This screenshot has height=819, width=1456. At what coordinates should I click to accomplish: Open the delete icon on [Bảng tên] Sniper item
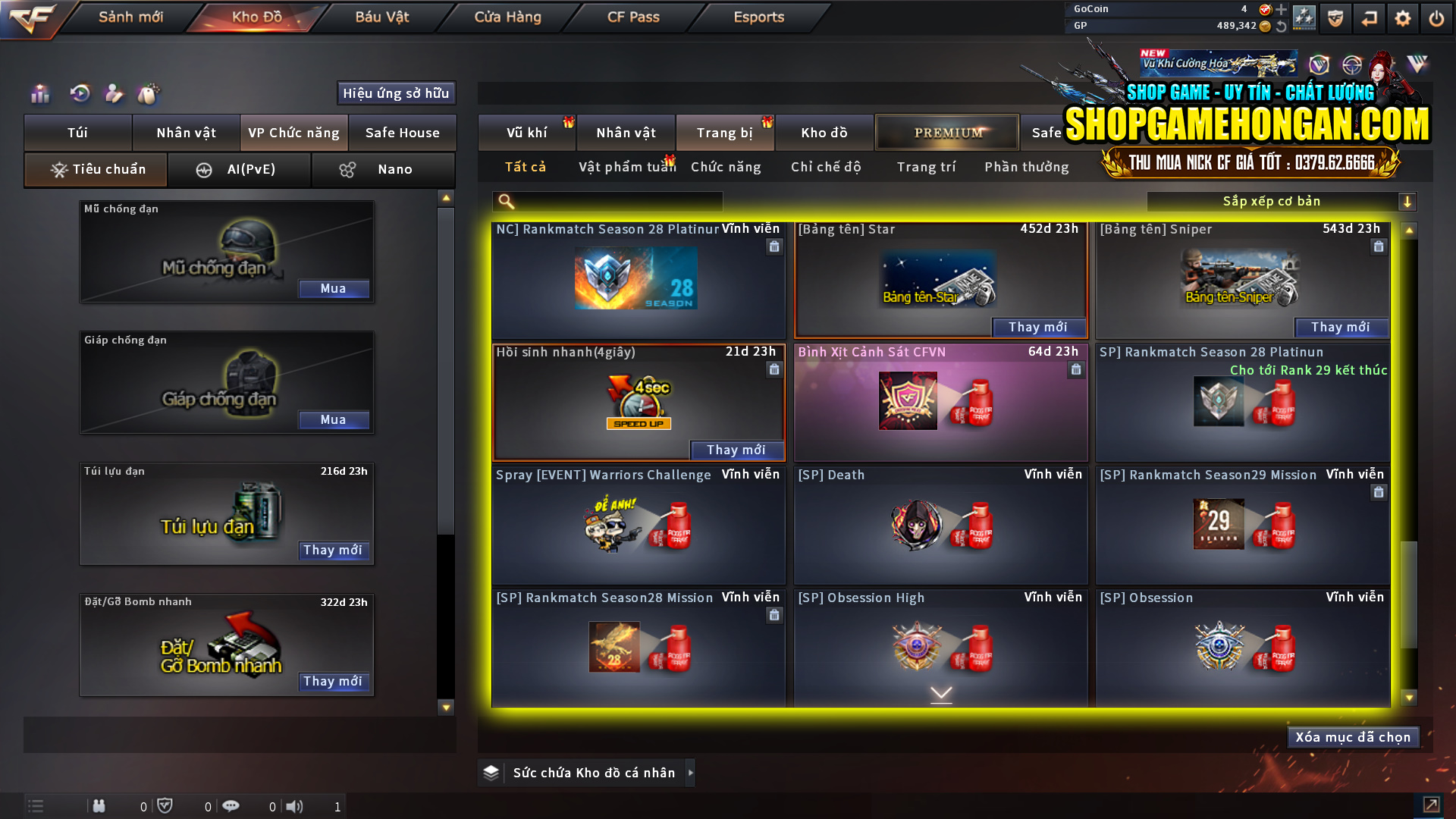coord(1378,246)
